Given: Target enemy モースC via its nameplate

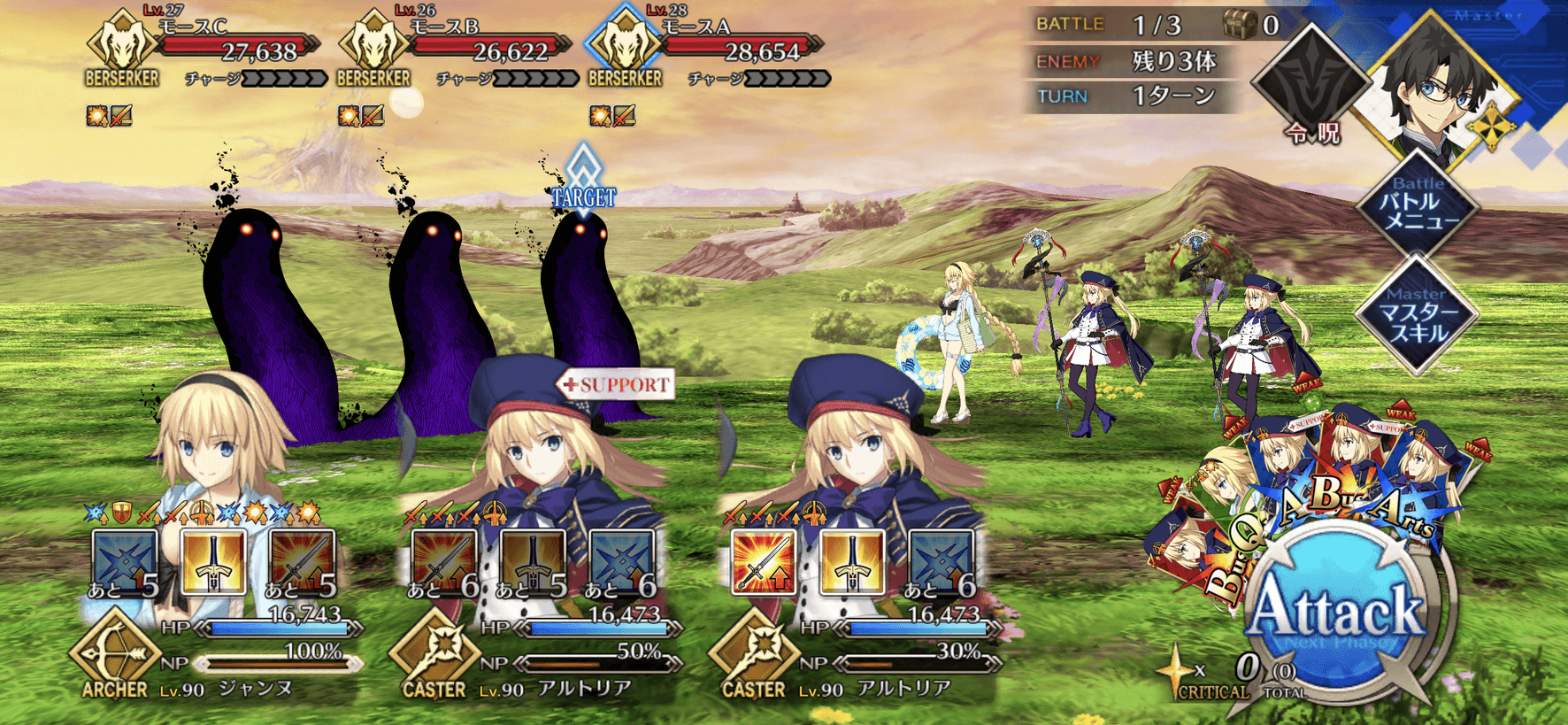Looking at the screenshot, I should click(x=204, y=49).
